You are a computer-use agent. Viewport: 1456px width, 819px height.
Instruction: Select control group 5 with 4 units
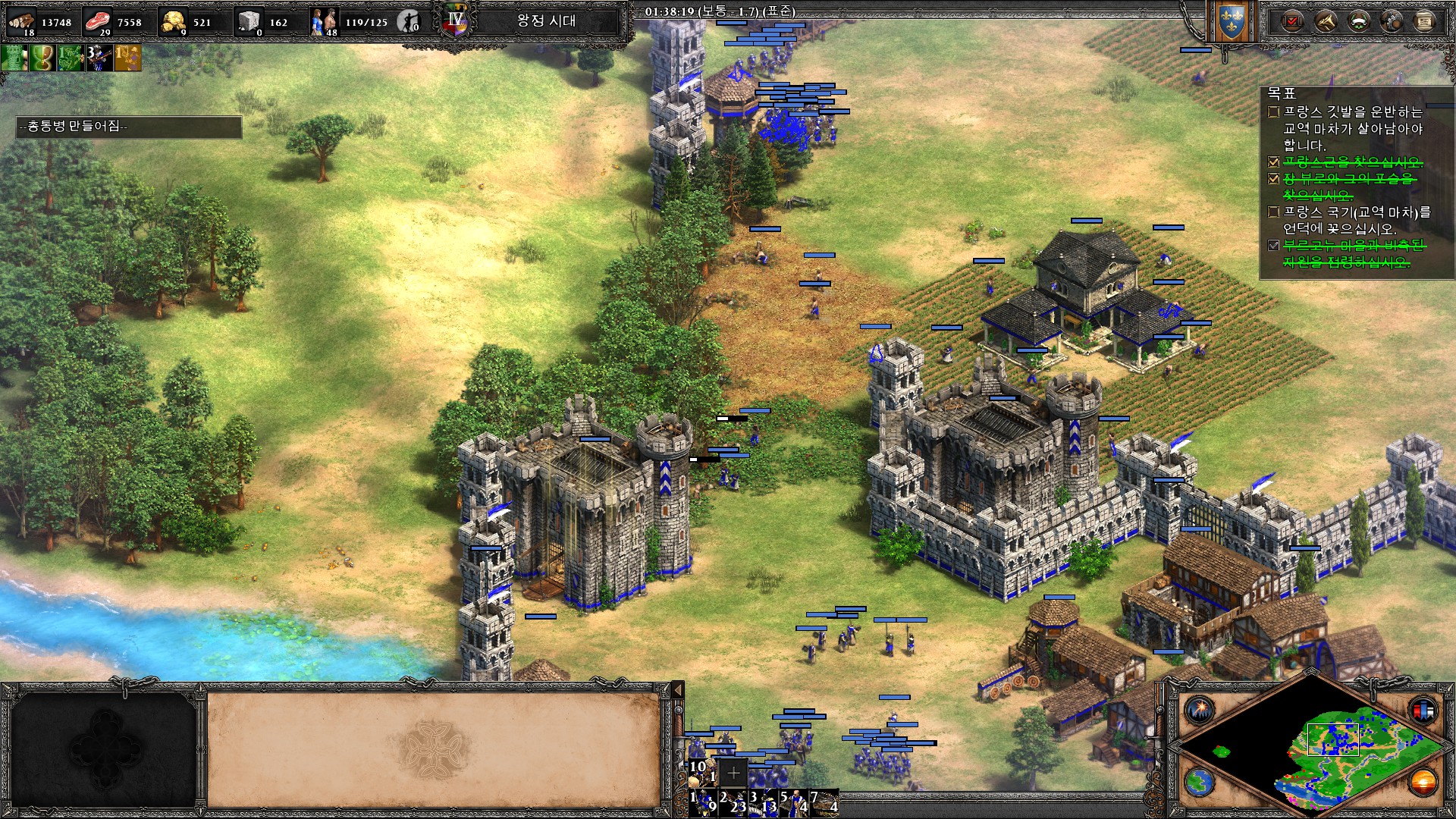coord(794,802)
